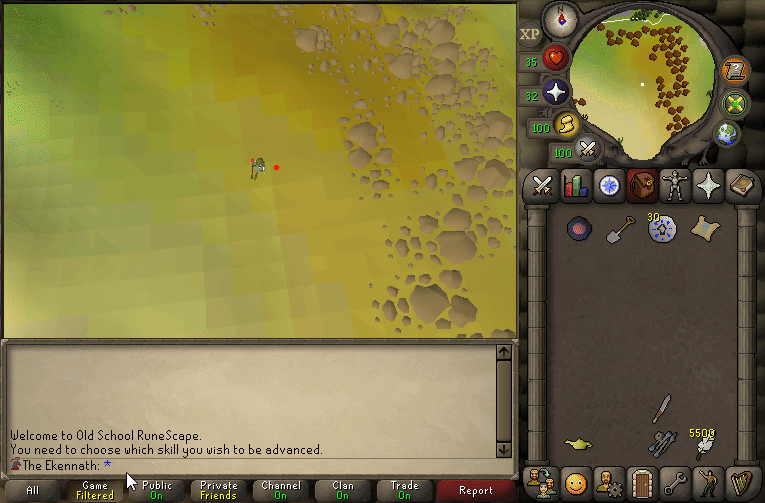
Task: Click the red Report button
Action: click(476, 490)
